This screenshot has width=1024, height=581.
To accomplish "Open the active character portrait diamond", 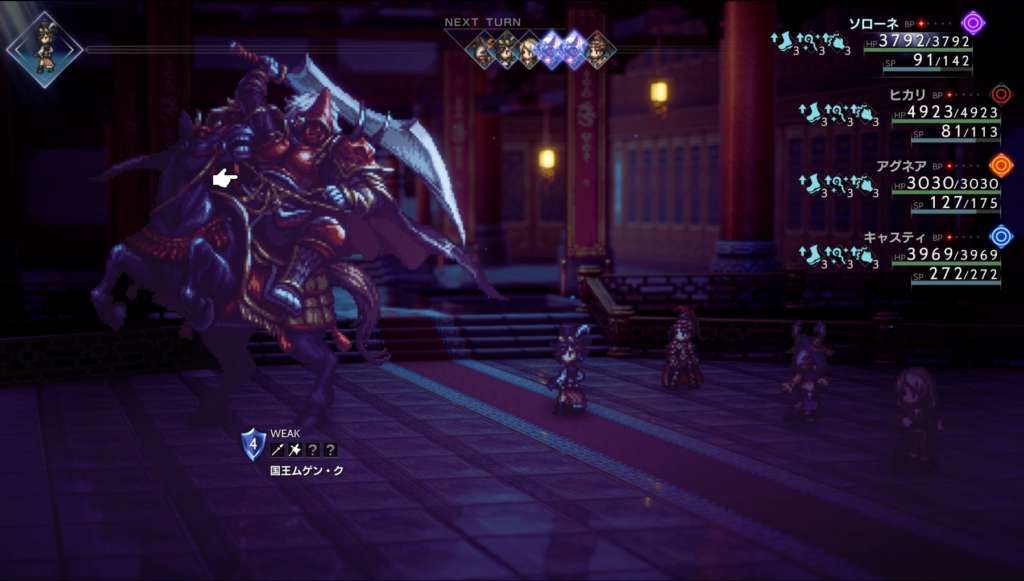I will 44,49.
